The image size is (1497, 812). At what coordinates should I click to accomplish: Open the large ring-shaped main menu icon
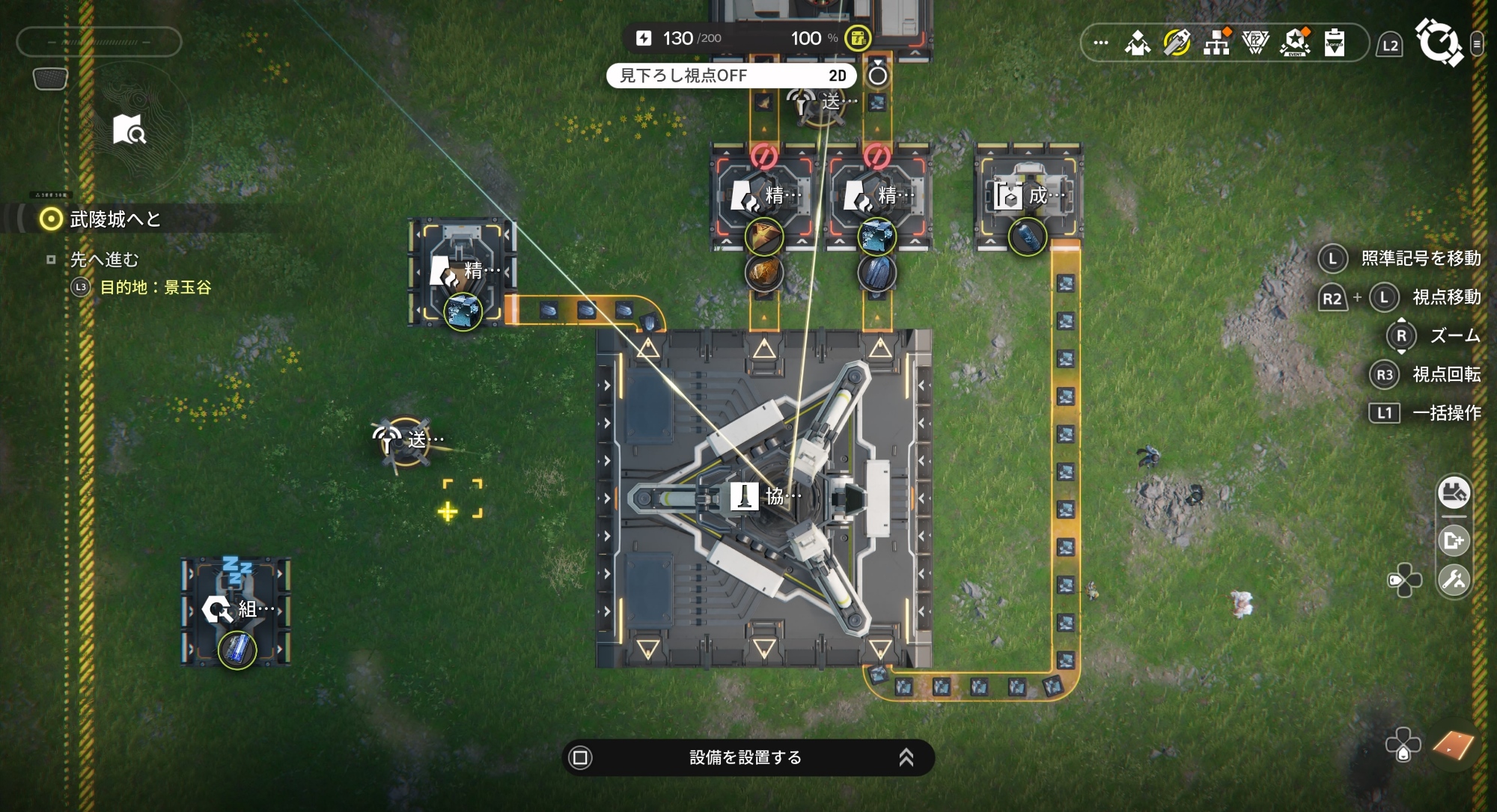click(x=1438, y=43)
